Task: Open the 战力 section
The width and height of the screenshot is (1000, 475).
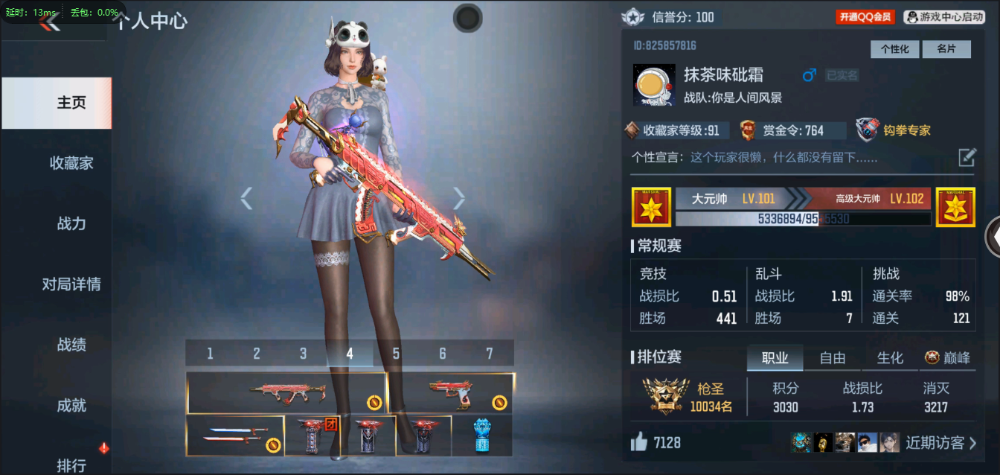Action: click(71, 224)
